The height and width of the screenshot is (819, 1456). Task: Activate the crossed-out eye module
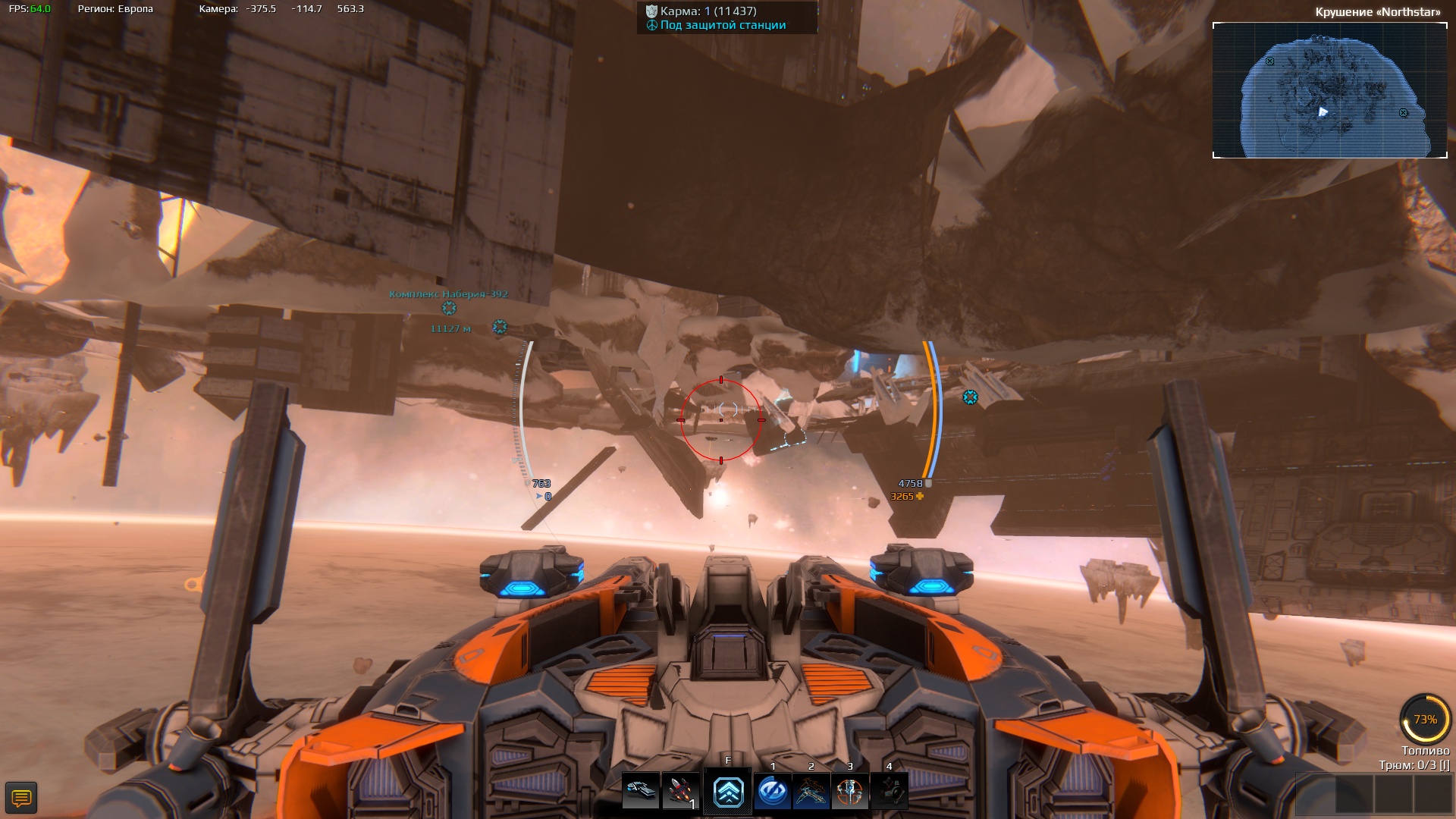772,792
